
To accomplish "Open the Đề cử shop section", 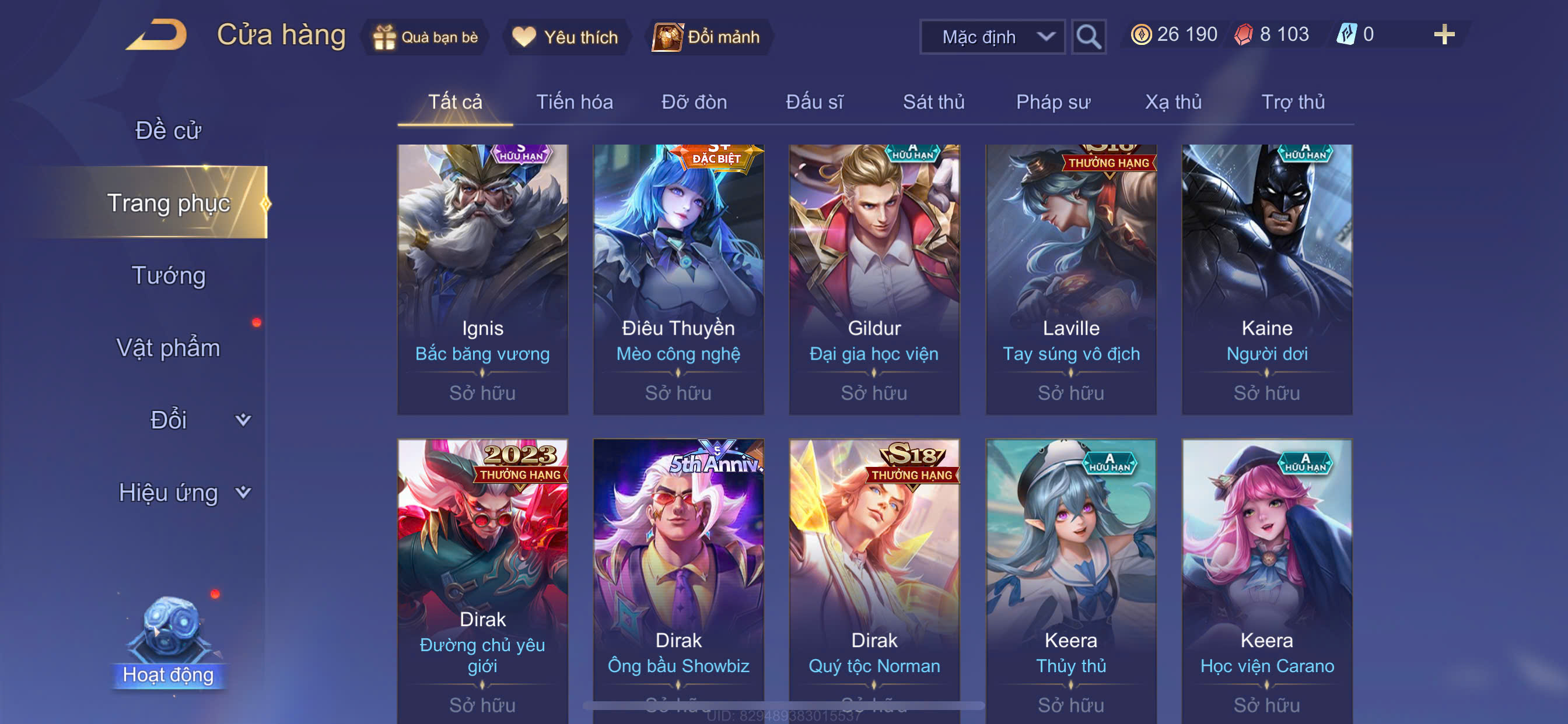I will tap(168, 131).
